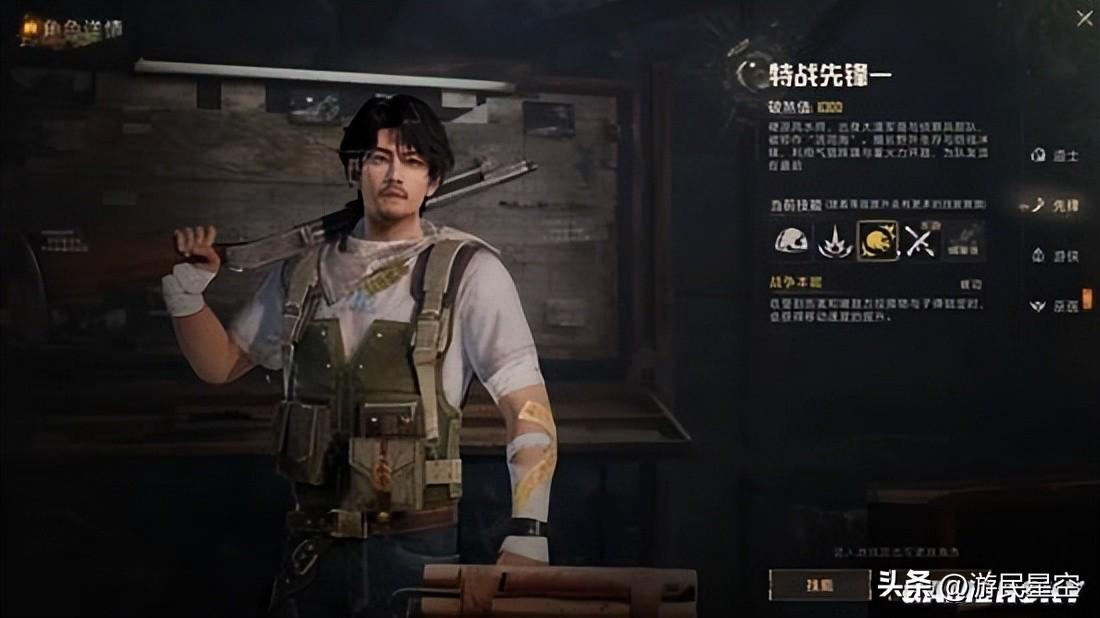Close the character details screen

(x=1084, y=17)
